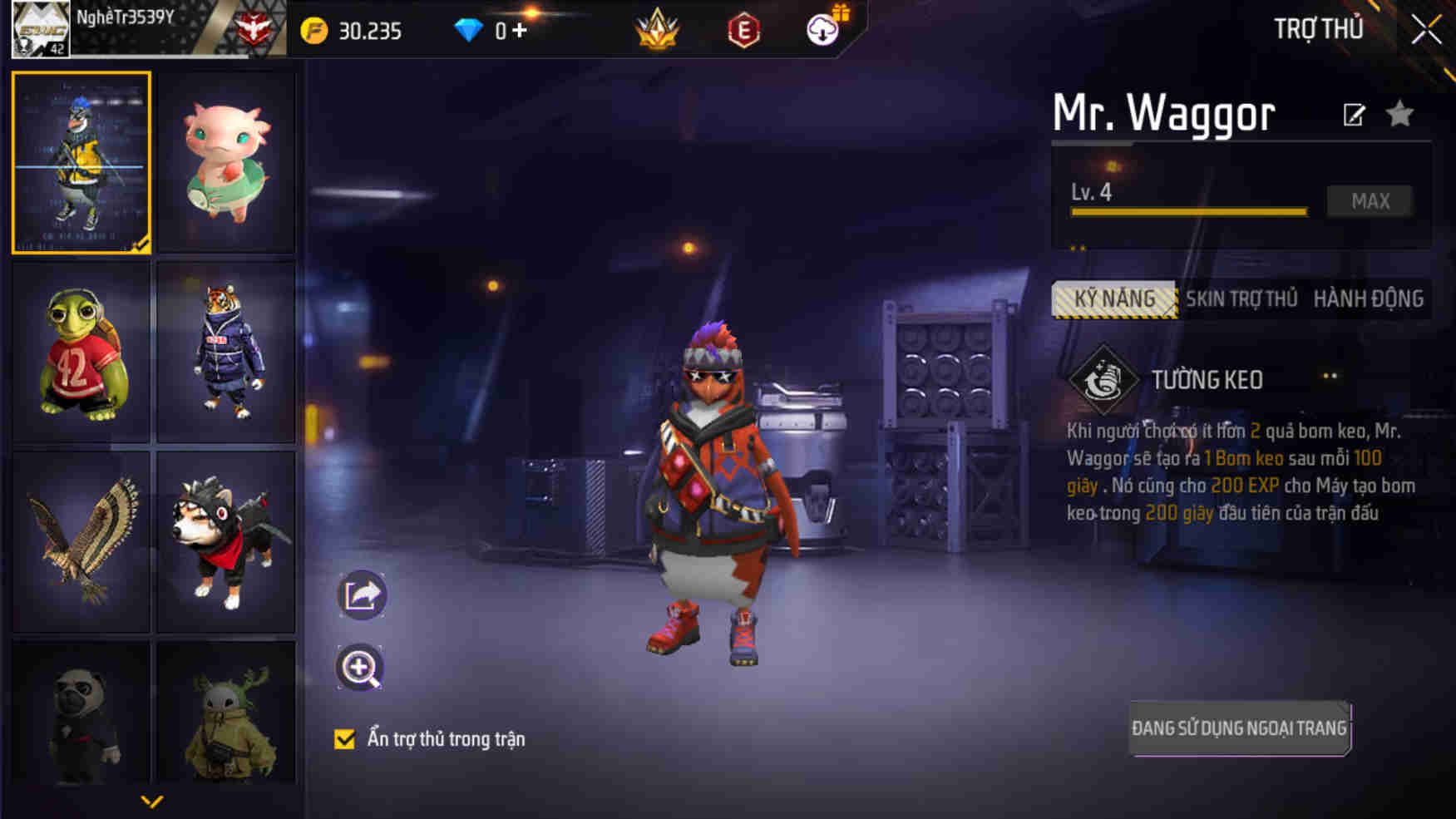
Task: Zoom in with the magnifier button
Action: pyautogui.click(x=360, y=668)
